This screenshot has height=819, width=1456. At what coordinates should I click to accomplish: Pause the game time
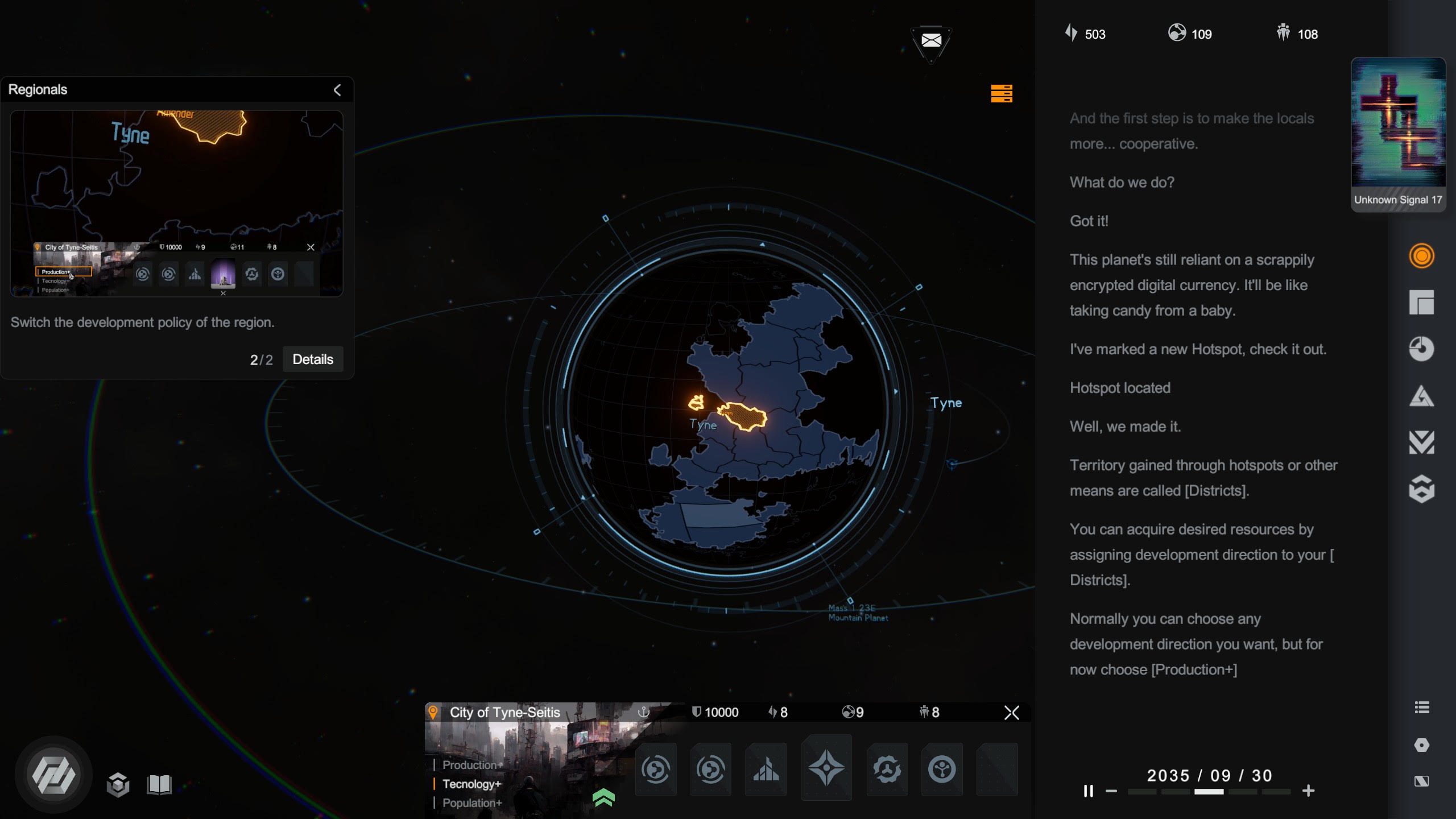pyautogui.click(x=1088, y=791)
